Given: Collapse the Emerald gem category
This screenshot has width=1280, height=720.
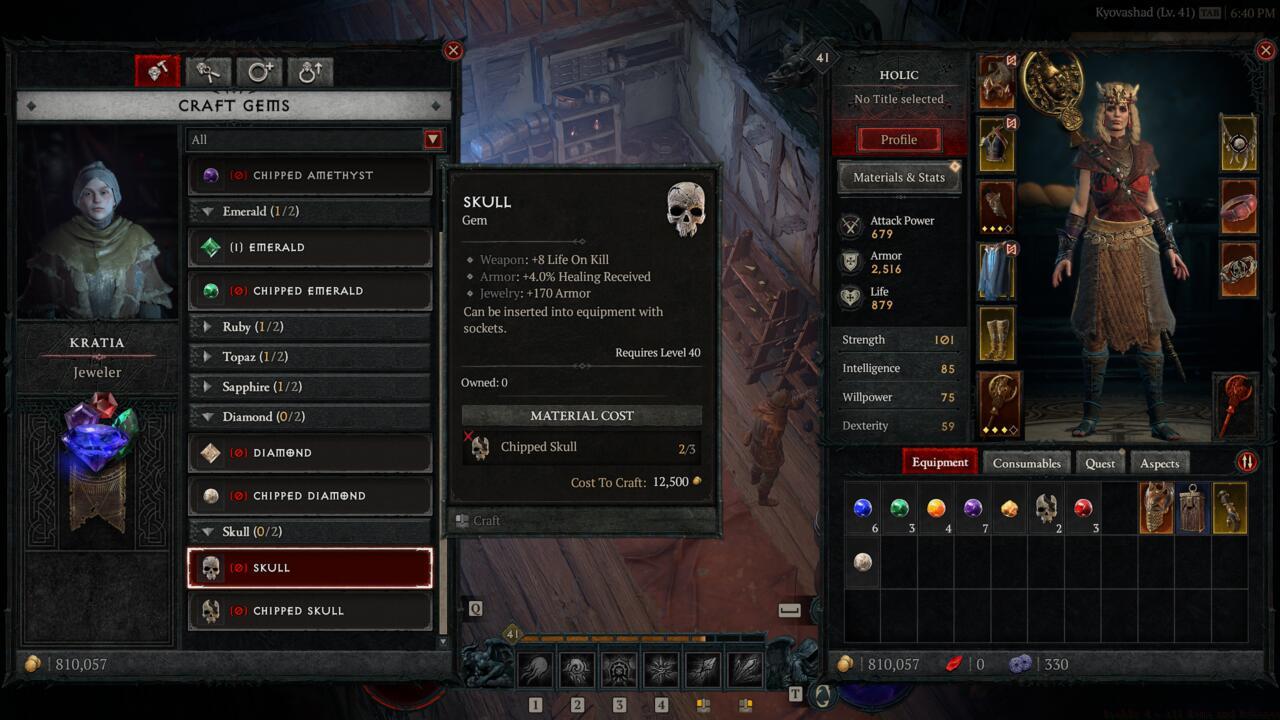Looking at the screenshot, I should coord(209,212).
